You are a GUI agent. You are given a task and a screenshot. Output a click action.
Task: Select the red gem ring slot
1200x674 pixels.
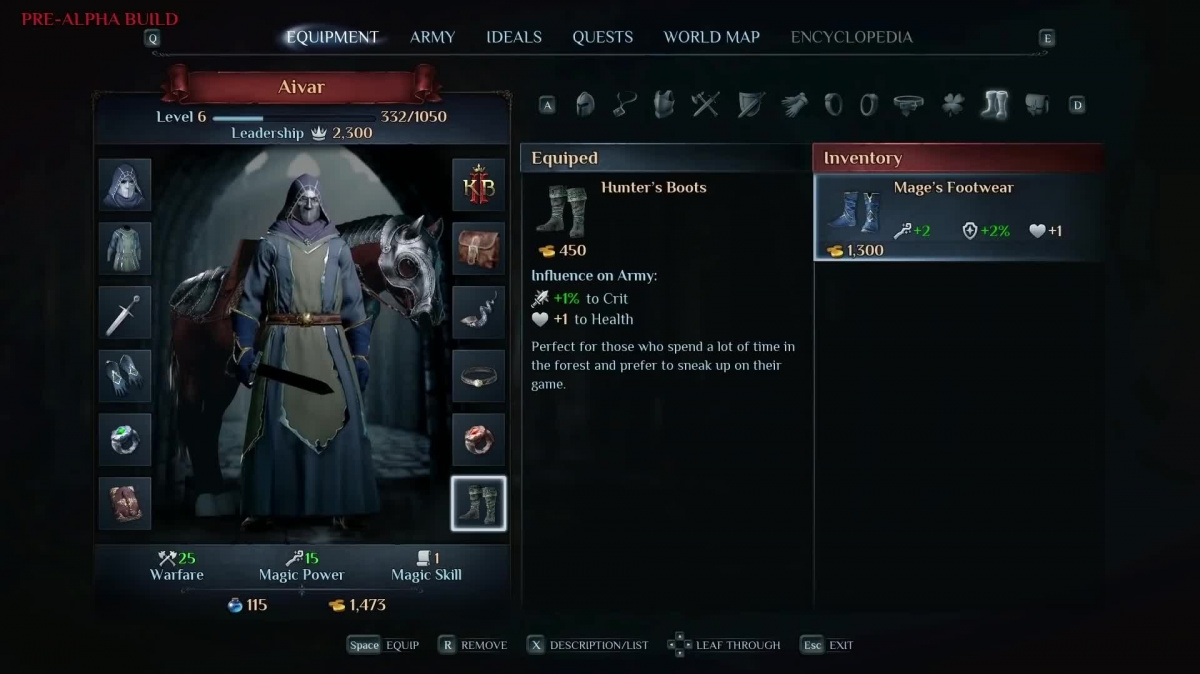click(479, 439)
